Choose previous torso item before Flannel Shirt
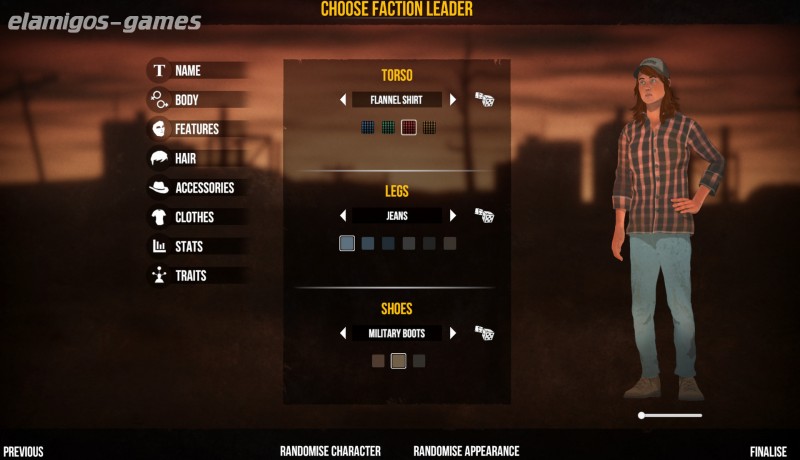Screen dimensions: 800x460 point(343,100)
